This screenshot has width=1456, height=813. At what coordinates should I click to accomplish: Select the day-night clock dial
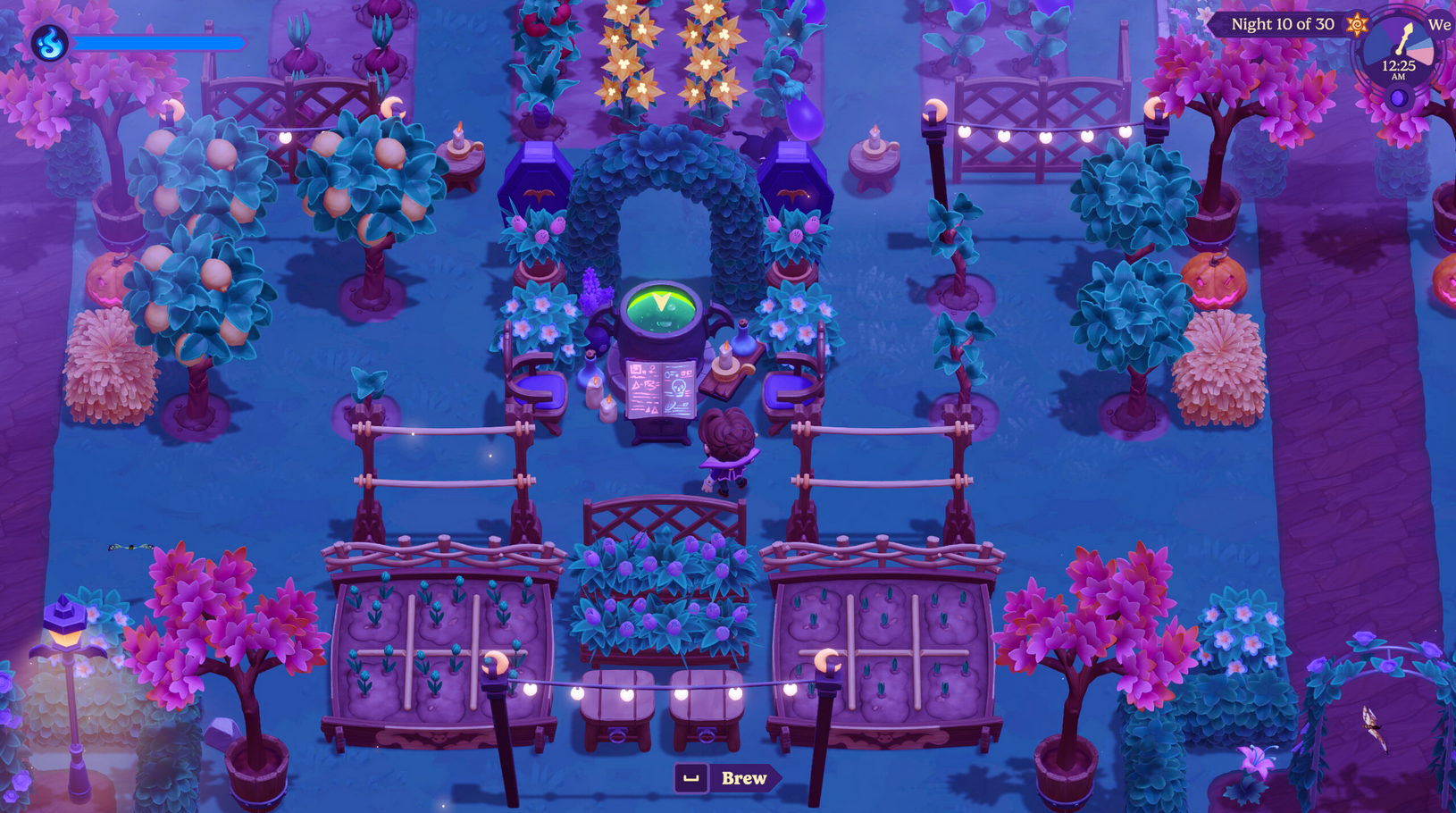tap(1398, 55)
